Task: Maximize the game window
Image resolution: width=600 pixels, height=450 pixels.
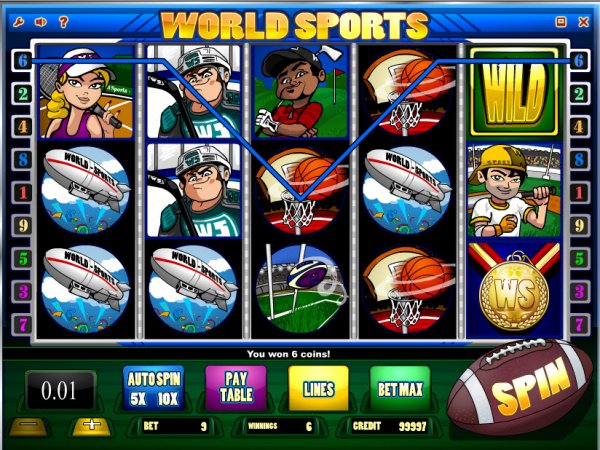Action: [x=560, y=20]
